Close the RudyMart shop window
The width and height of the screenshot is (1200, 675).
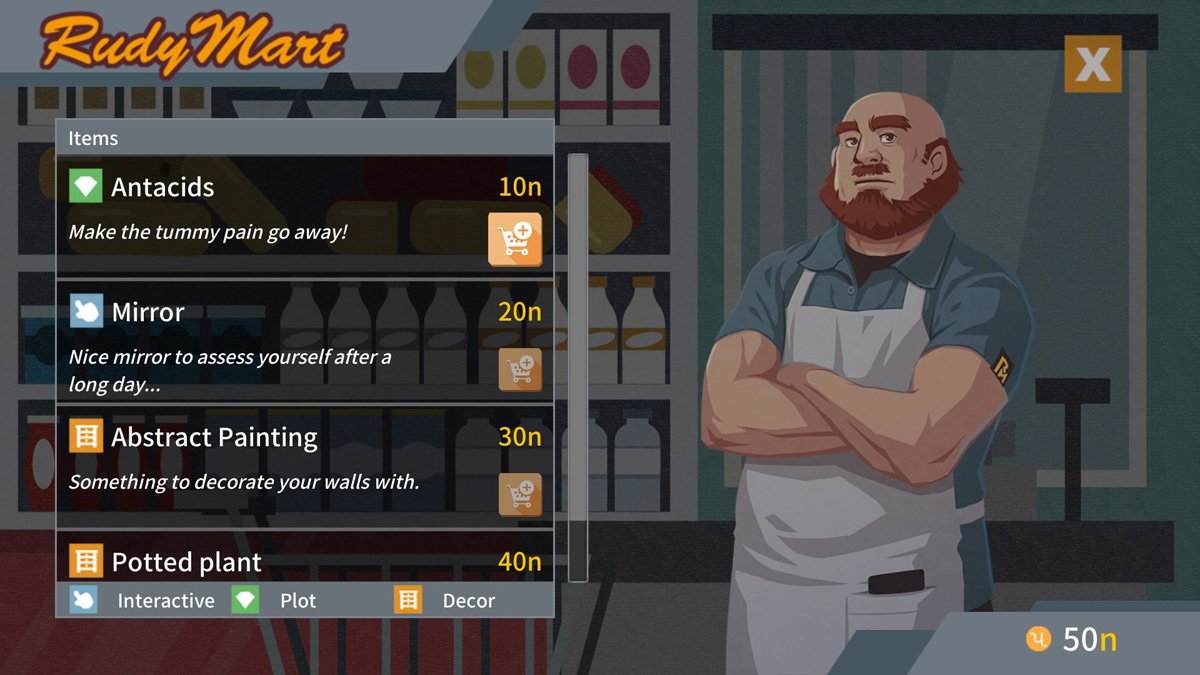click(1092, 64)
